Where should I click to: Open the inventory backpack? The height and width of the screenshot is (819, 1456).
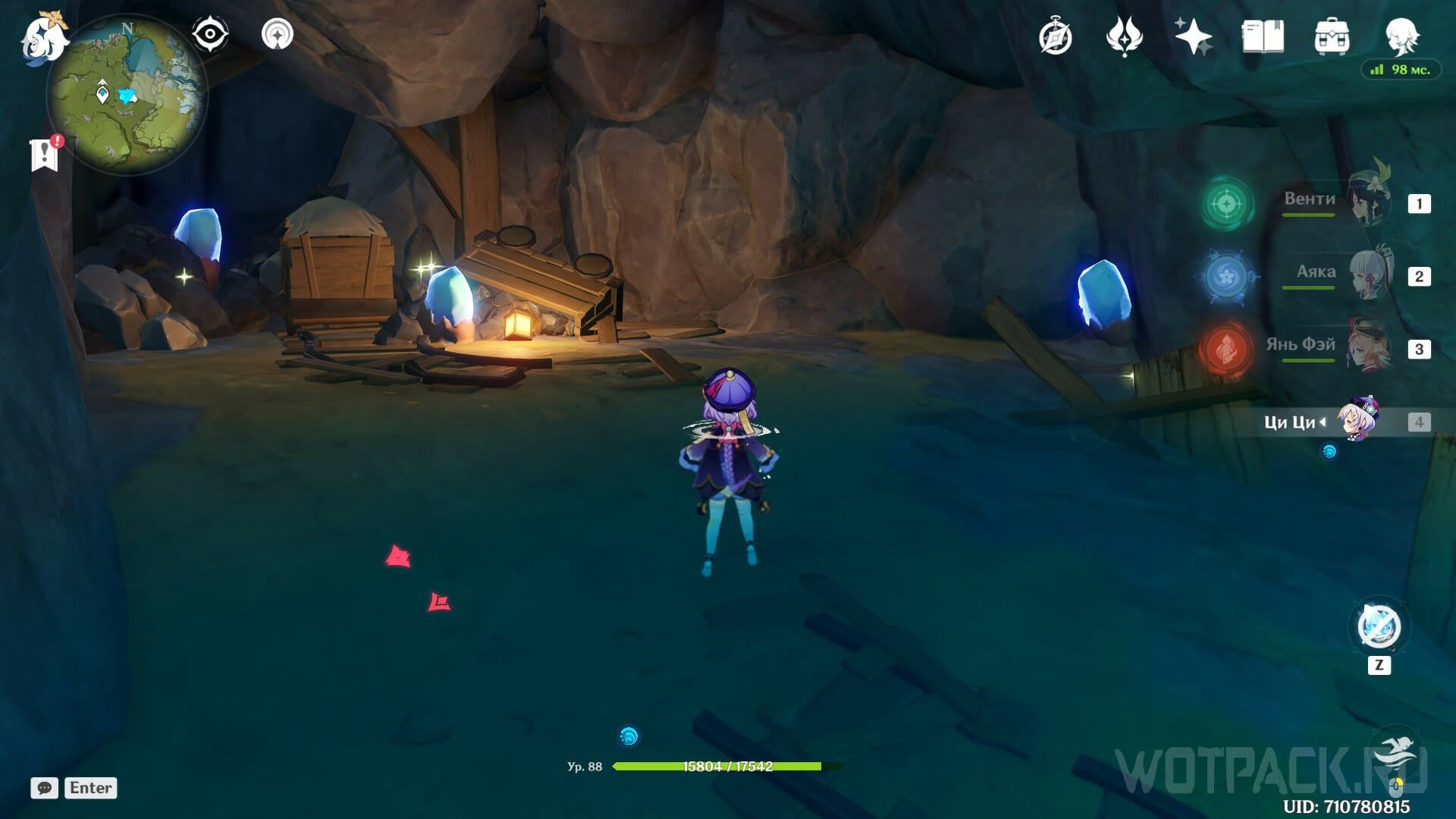(x=1332, y=36)
